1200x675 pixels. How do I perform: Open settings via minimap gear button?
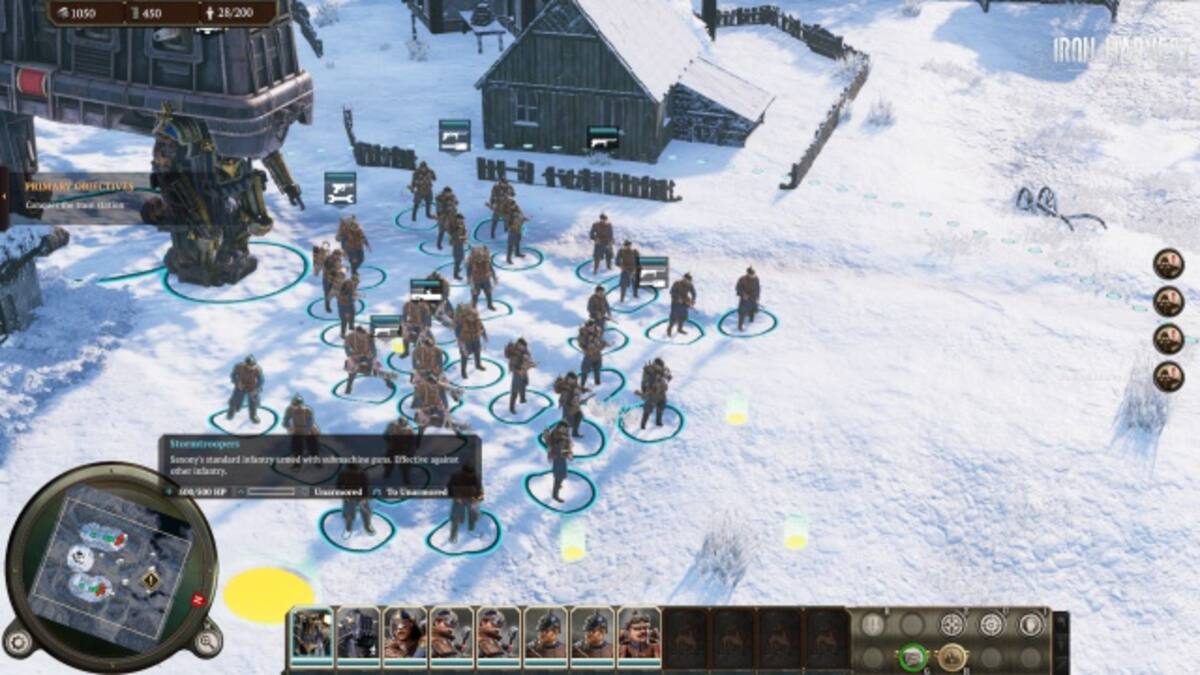18,639
